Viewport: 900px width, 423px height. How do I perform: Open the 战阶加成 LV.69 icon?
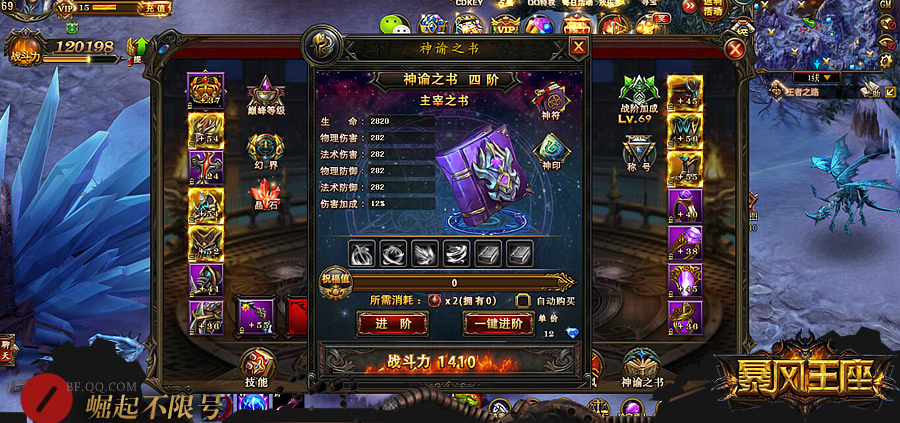click(x=638, y=92)
